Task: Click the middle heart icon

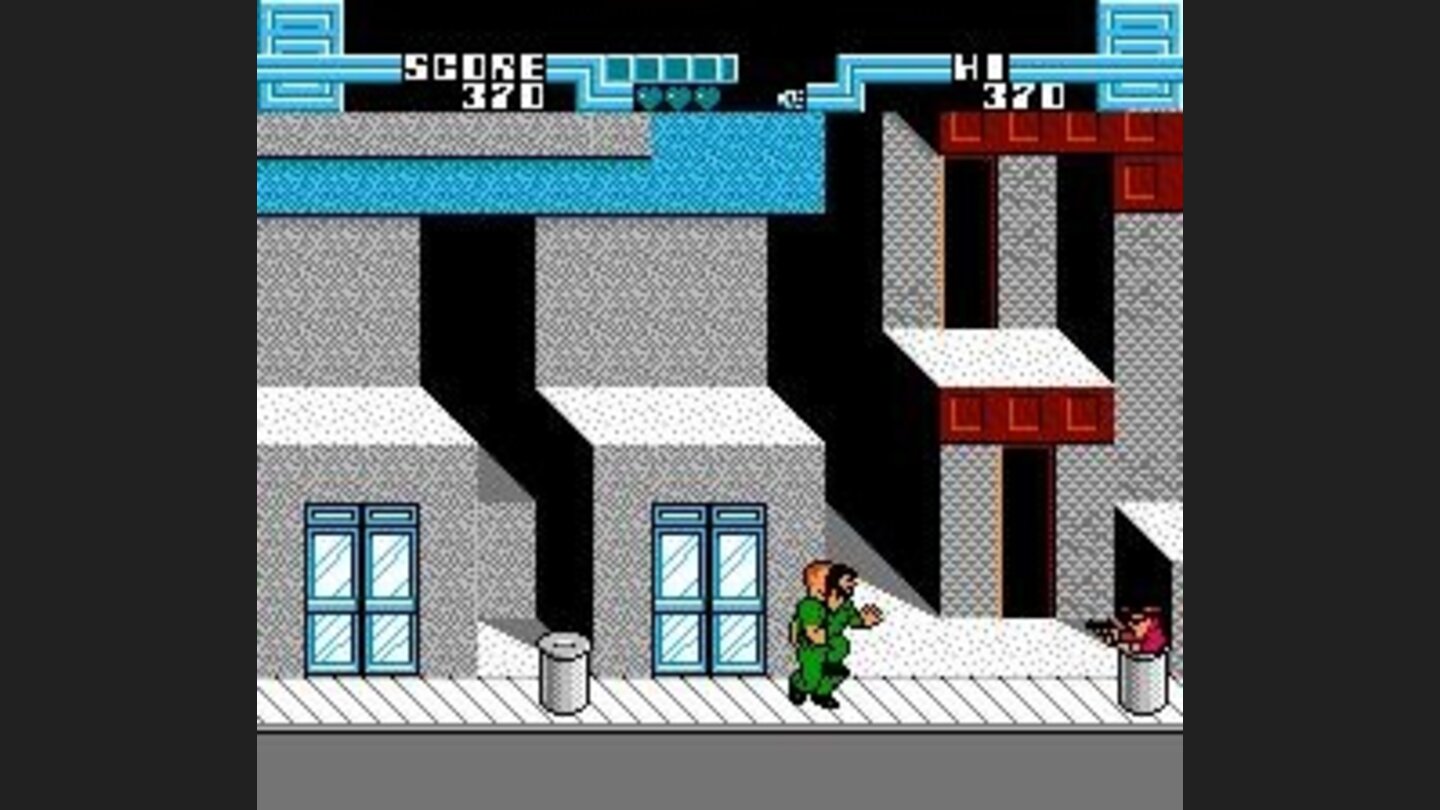Action: click(677, 97)
